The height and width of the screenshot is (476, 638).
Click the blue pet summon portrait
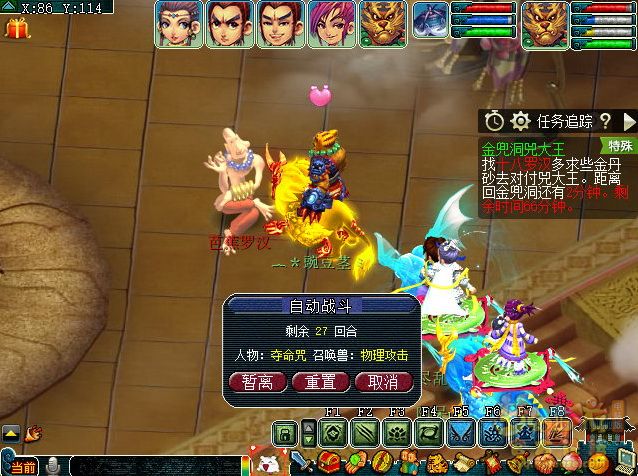click(x=431, y=22)
